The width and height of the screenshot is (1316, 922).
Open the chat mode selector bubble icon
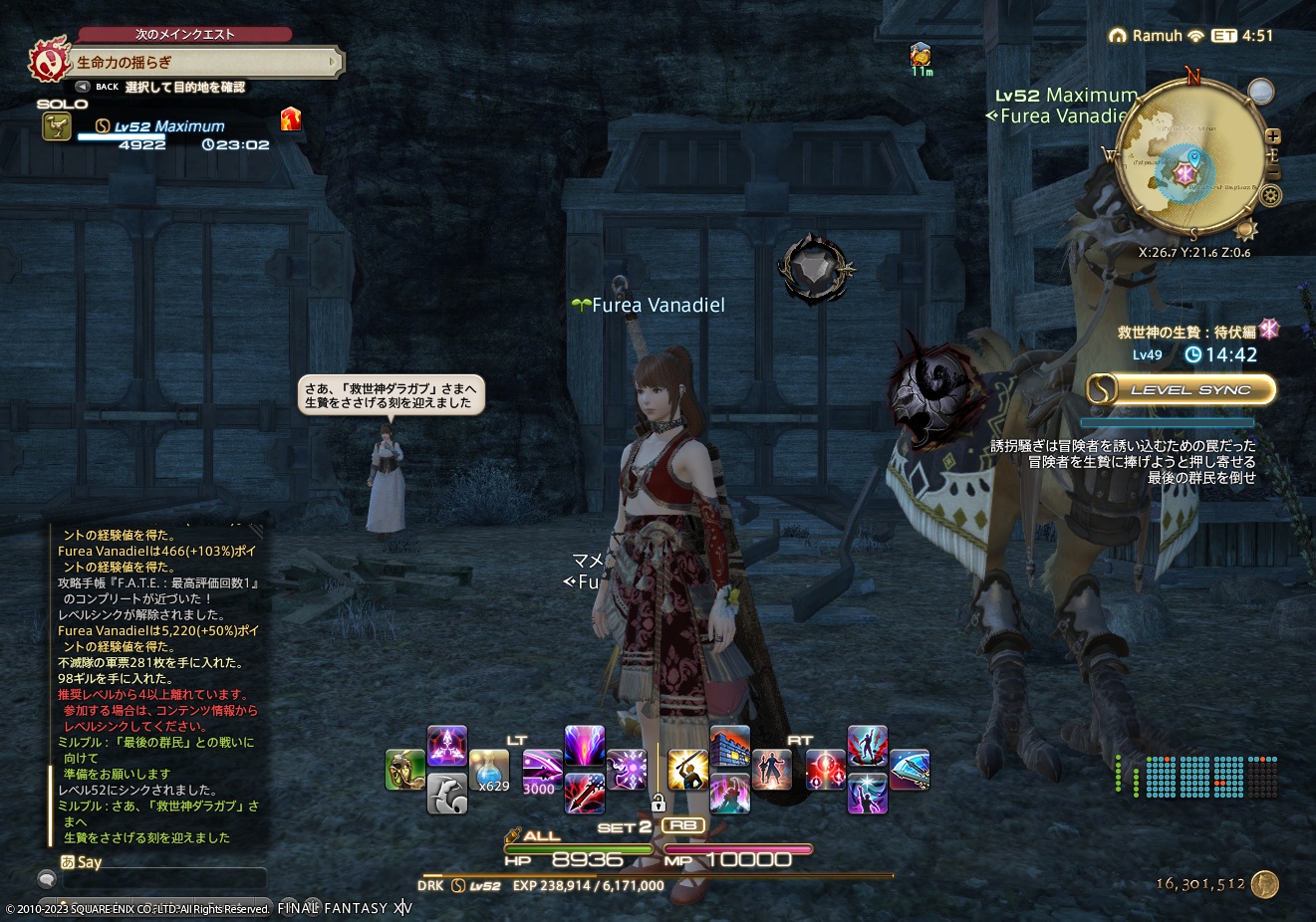(45, 878)
